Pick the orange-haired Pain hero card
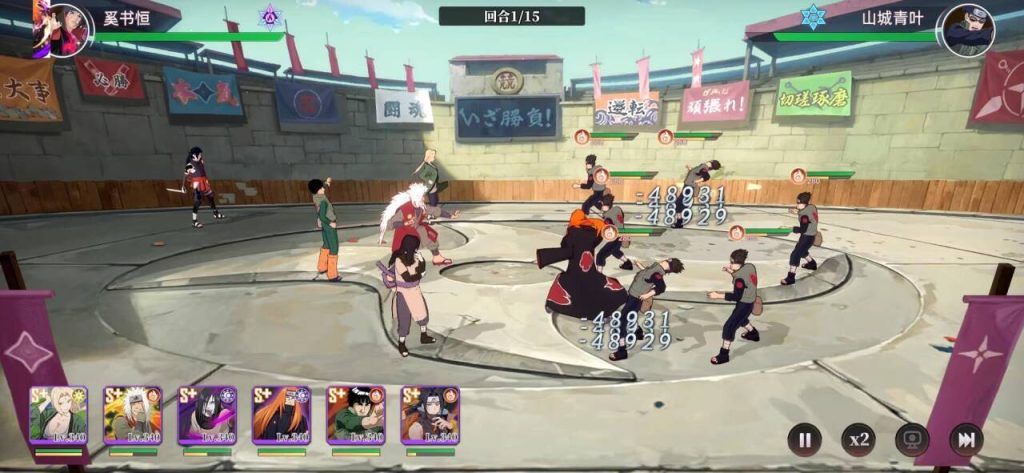This screenshot has height=473, width=1024. (x=281, y=415)
